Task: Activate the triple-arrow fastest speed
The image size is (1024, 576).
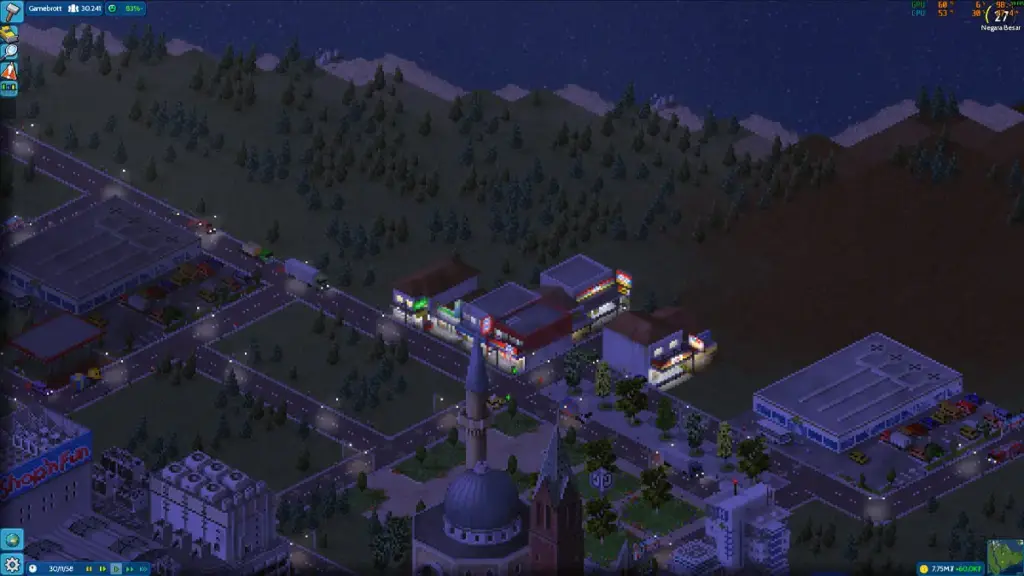Action: (x=142, y=569)
